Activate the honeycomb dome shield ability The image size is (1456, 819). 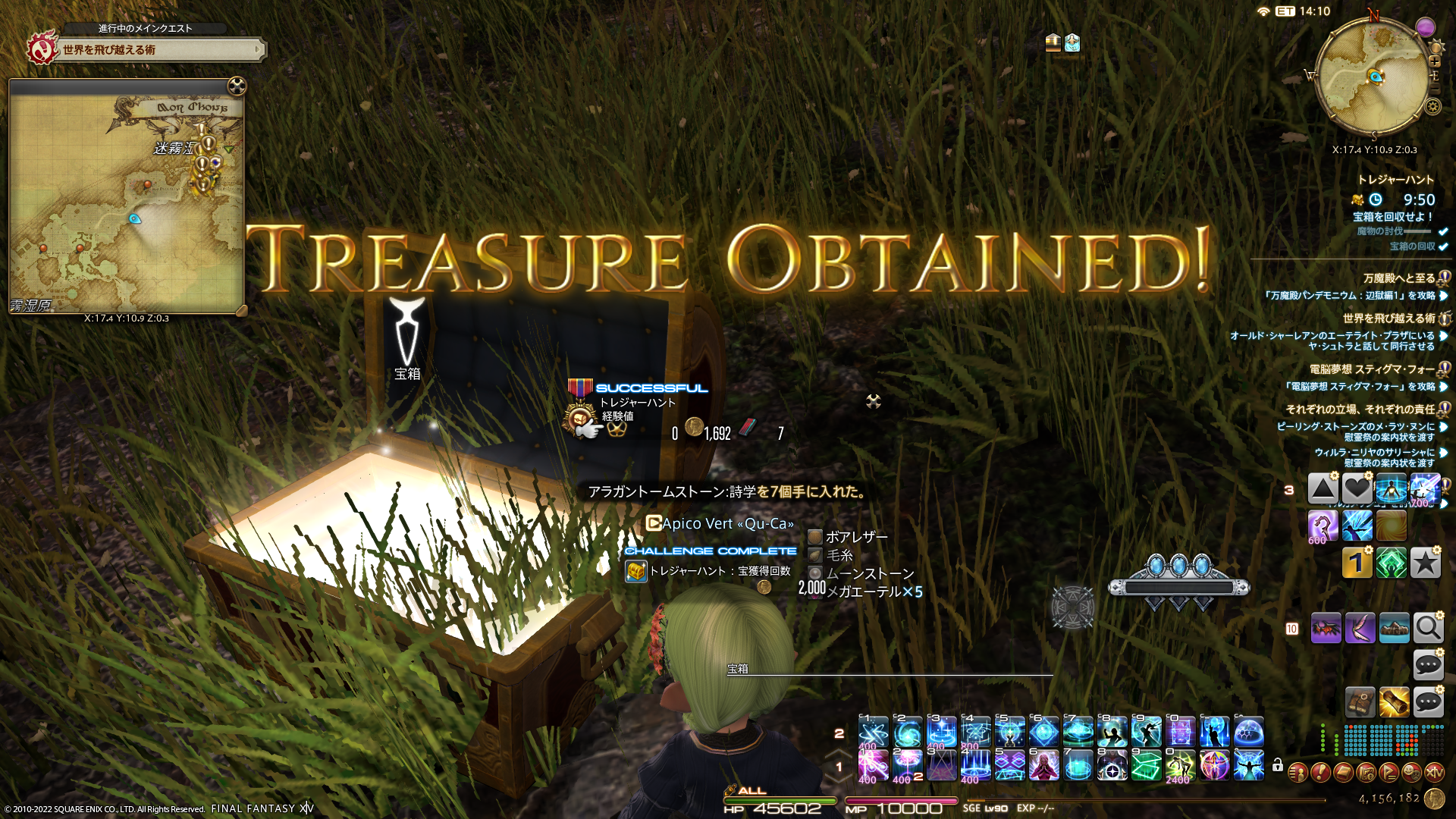coord(1248,733)
